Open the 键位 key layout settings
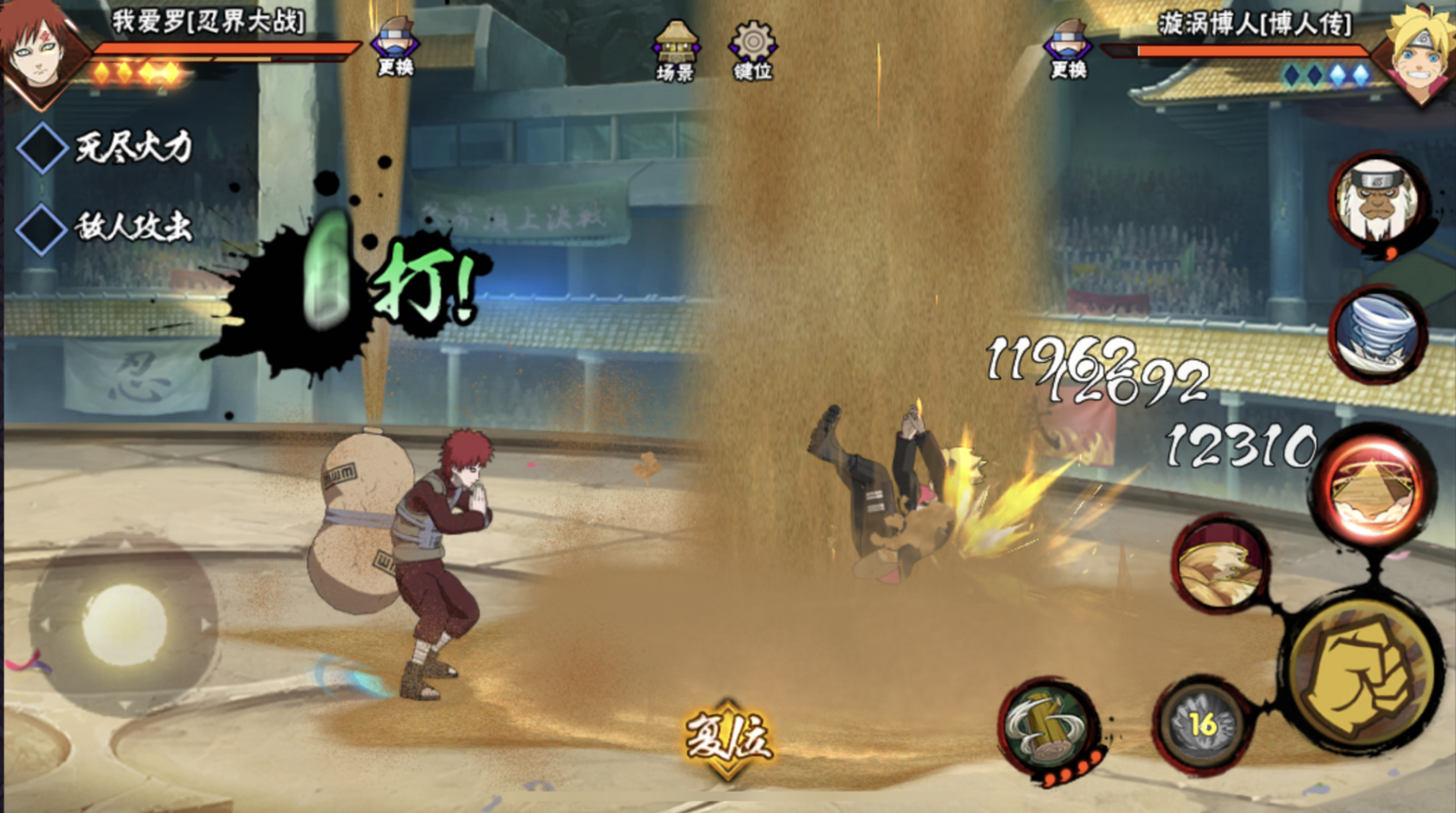The image size is (1456, 813). [x=752, y=51]
